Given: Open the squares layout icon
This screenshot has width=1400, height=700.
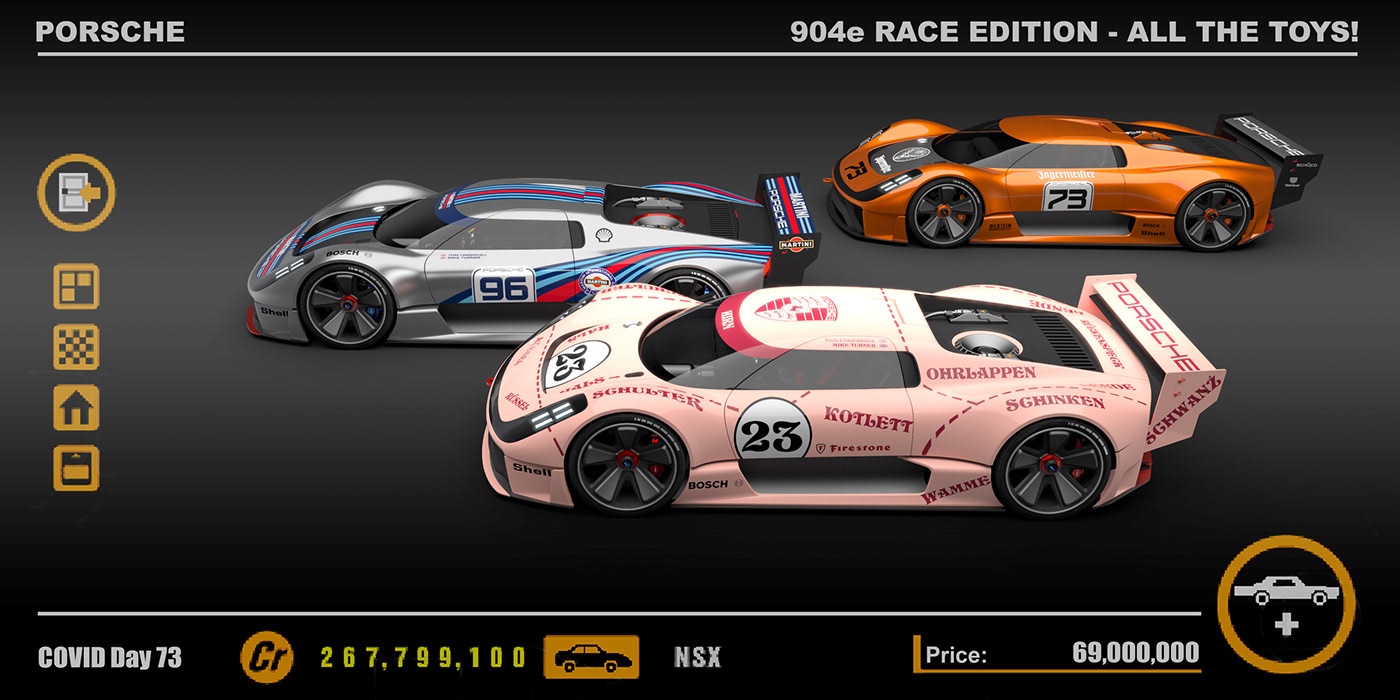Looking at the screenshot, I should click(x=76, y=287).
